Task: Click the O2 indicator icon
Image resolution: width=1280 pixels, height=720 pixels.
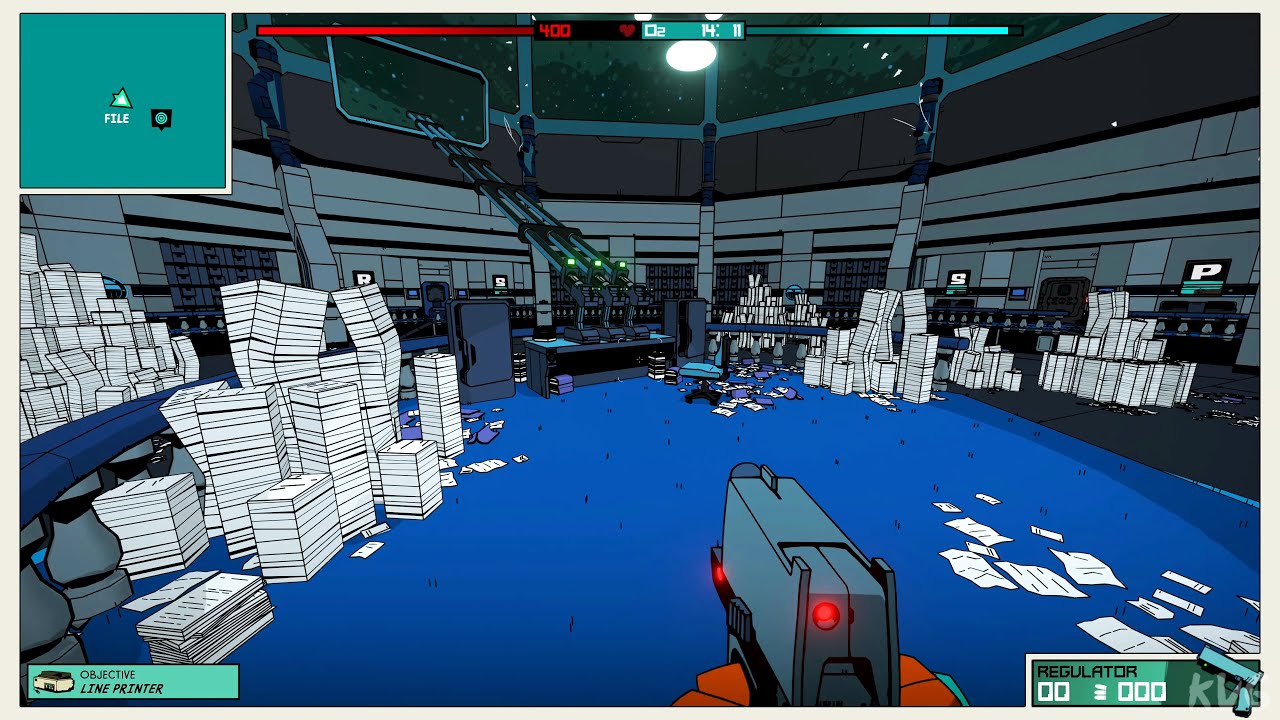Action: point(655,31)
